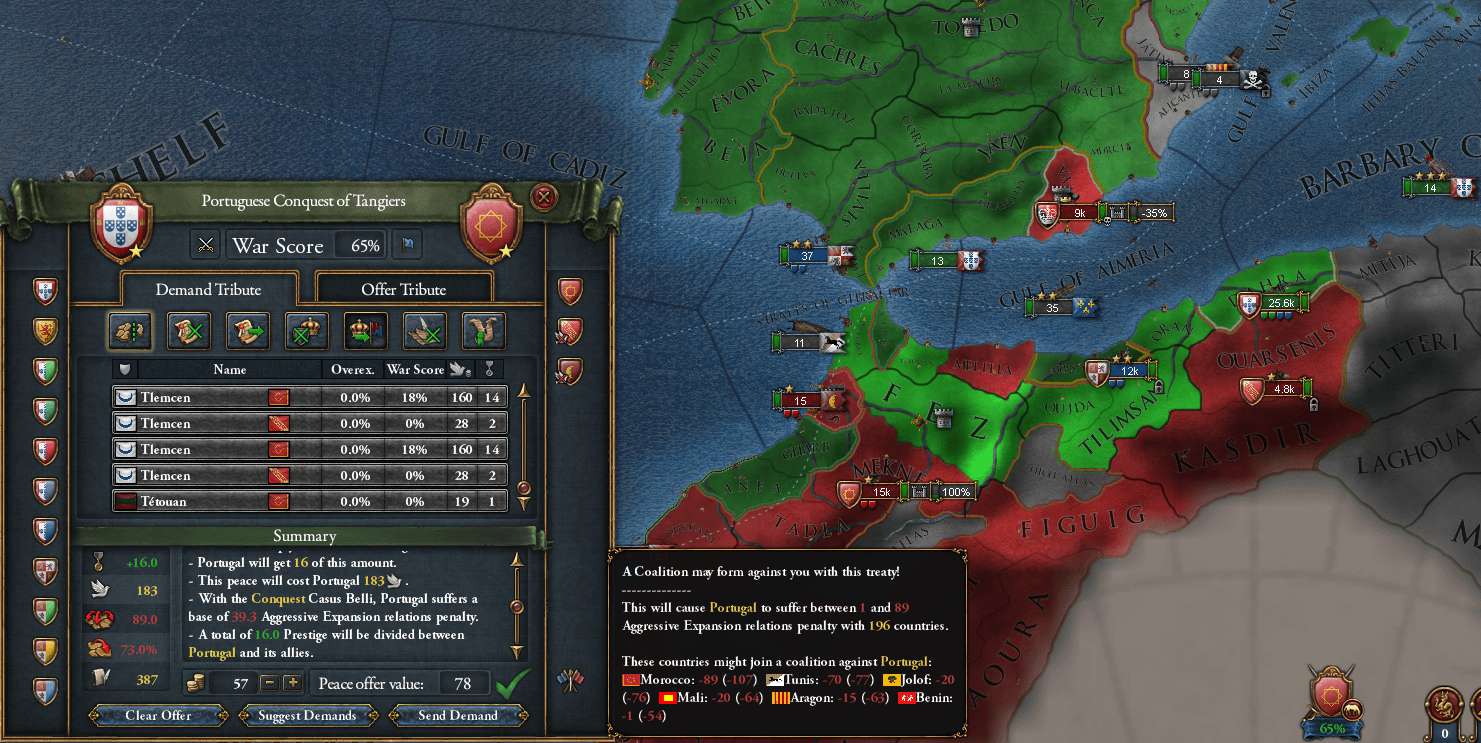Switch to the Offer Tribute tab

pos(403,289)
